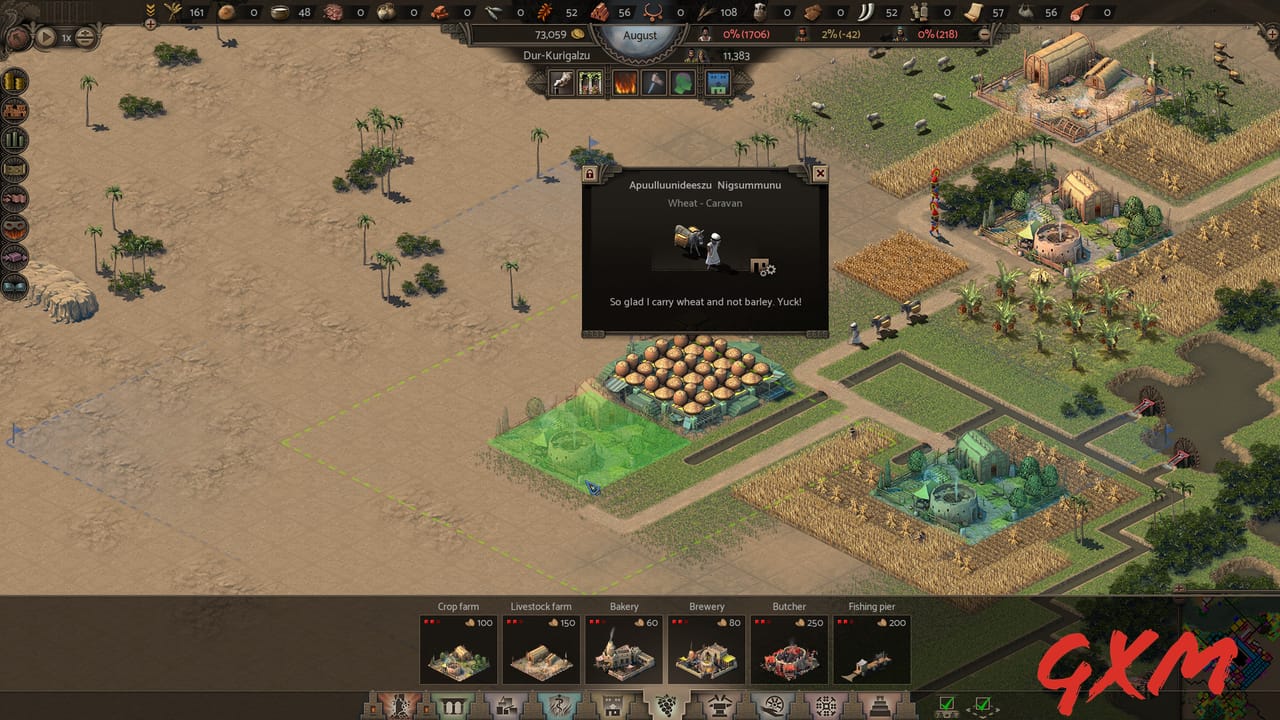1280x720 pixels.
Task: Enable the left green checkbox near the minimap
Action: (946, 703)
